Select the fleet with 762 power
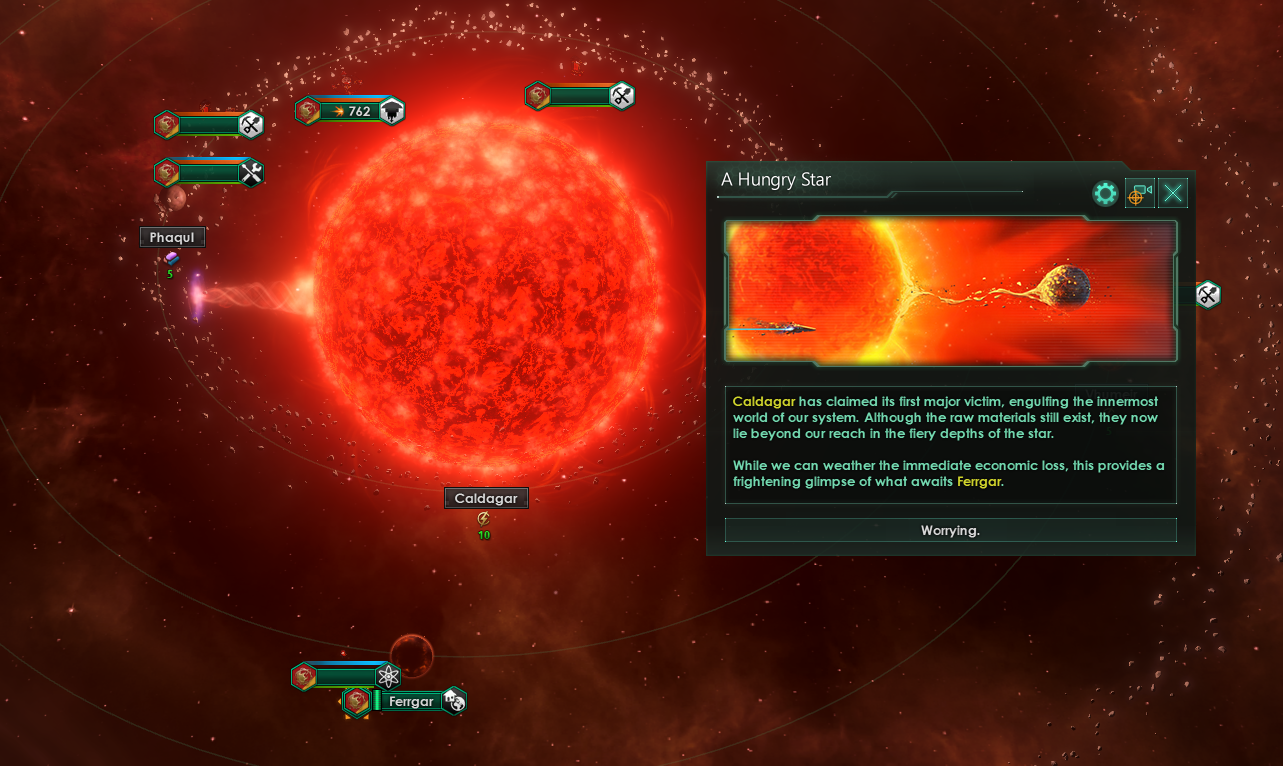The image size is (1283, 766). click(351, 111)
